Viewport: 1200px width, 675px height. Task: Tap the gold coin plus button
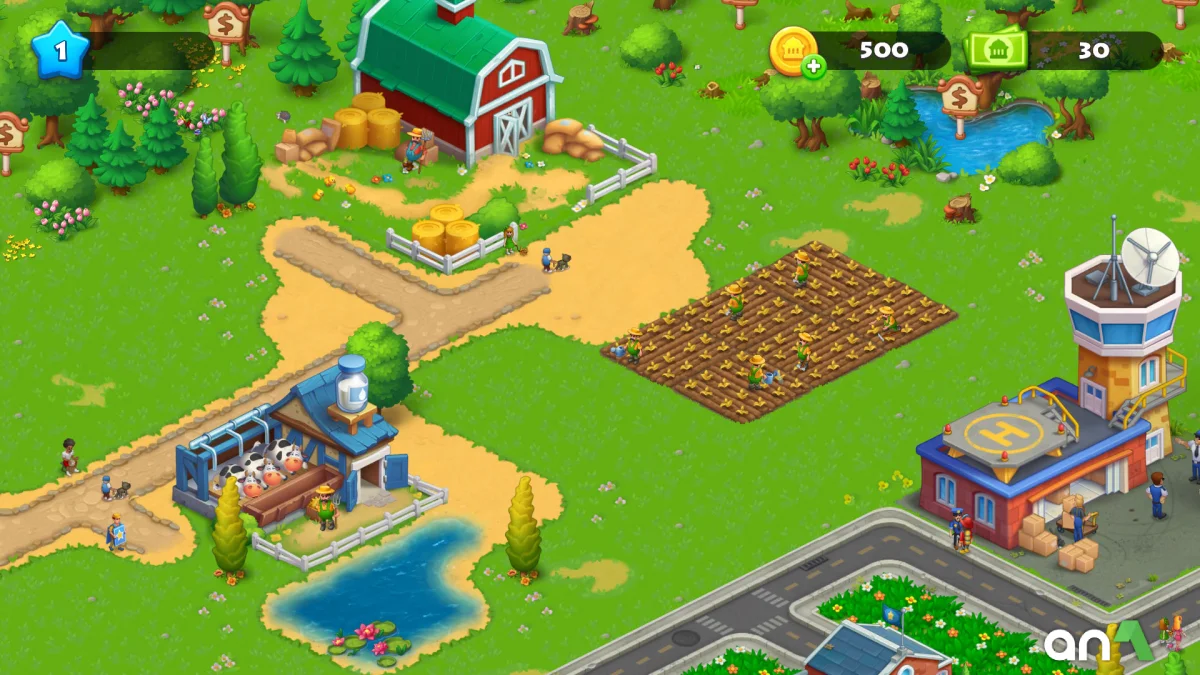pos(813,66)
